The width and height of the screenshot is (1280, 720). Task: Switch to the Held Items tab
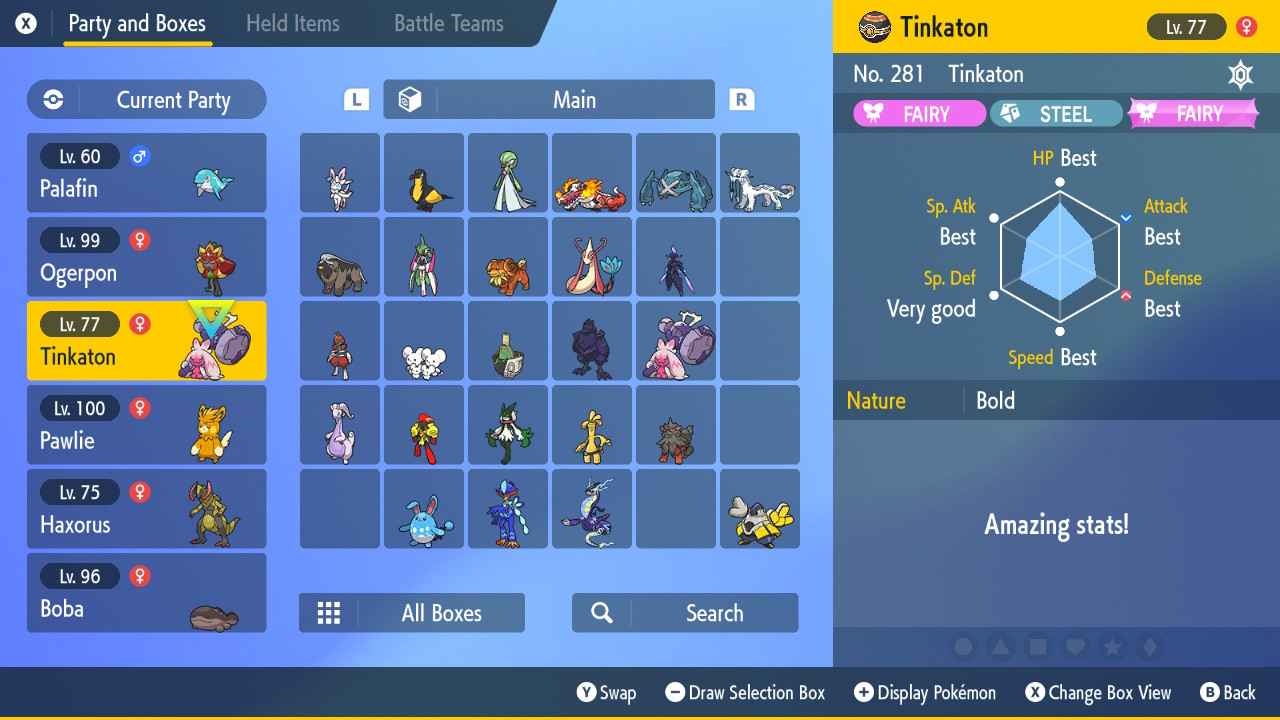[x=292, y=23]
